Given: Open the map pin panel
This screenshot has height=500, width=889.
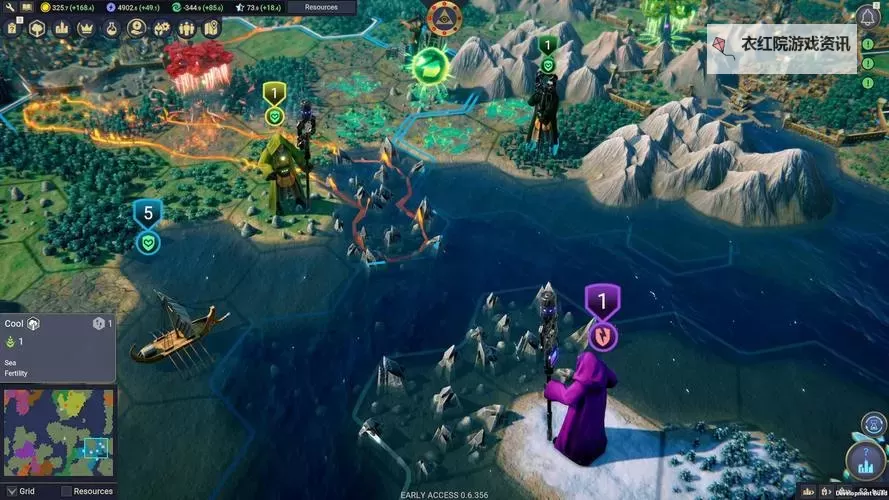Looking at the screenshot, I should click(x=211, y=28).
